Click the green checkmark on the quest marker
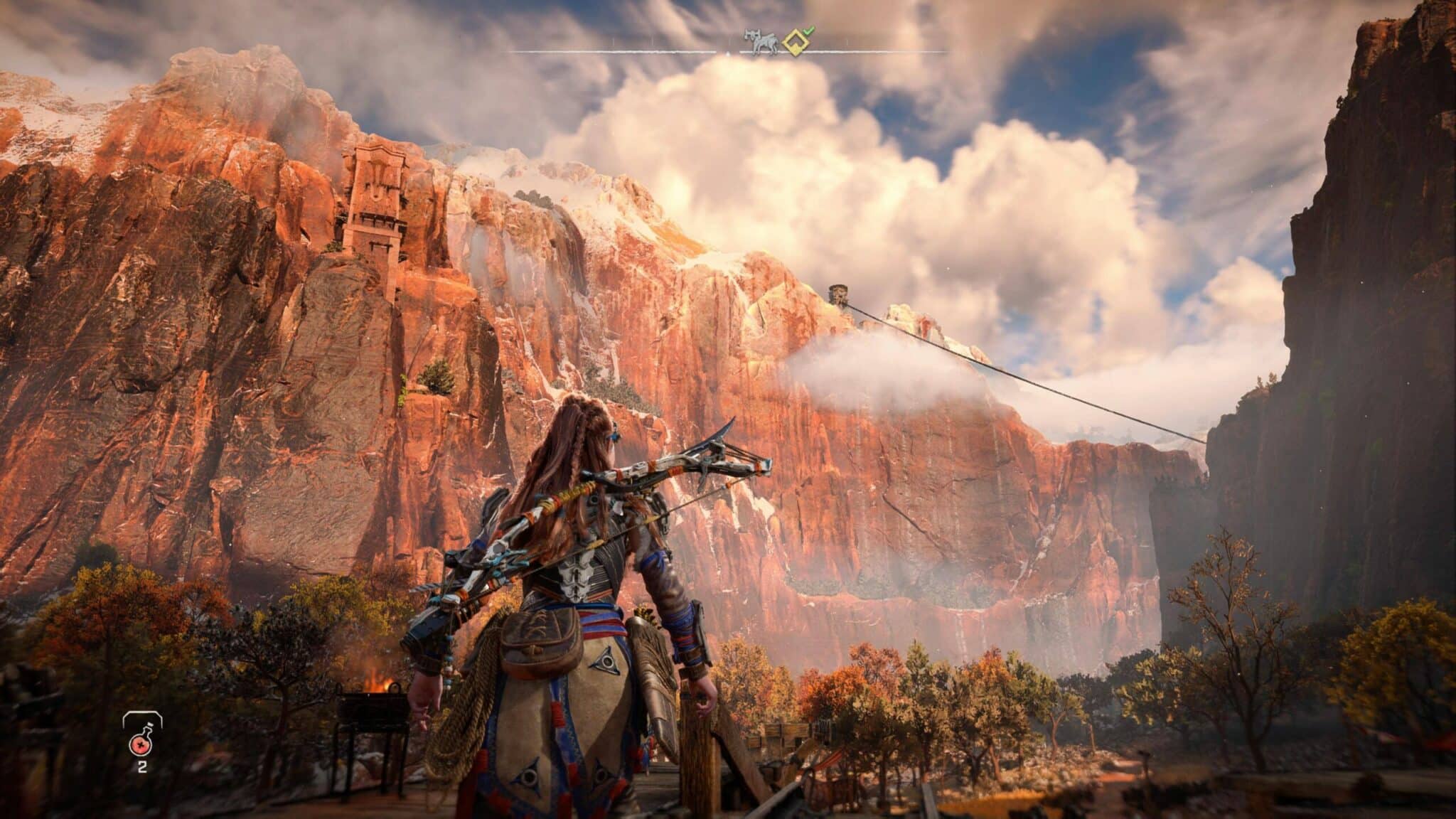This screenshot has width=1456, height=819. tap(810, 32)
